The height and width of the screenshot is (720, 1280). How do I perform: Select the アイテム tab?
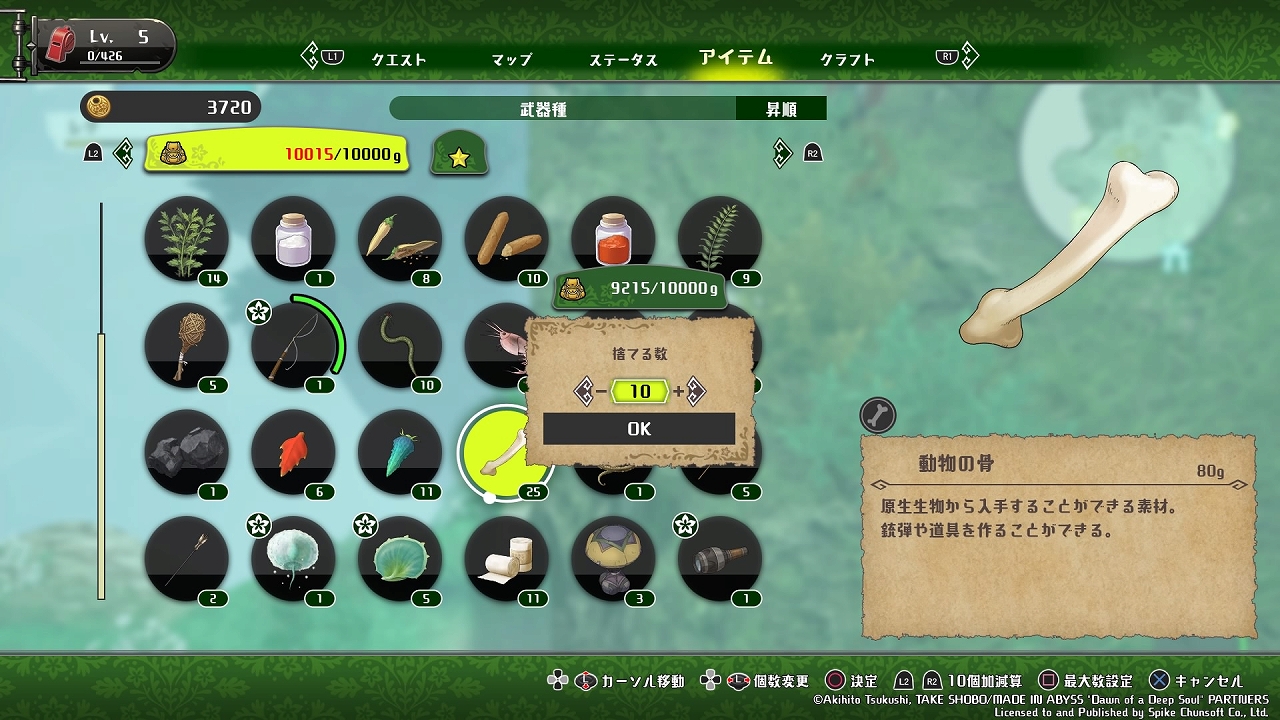(x=736, y=57)
